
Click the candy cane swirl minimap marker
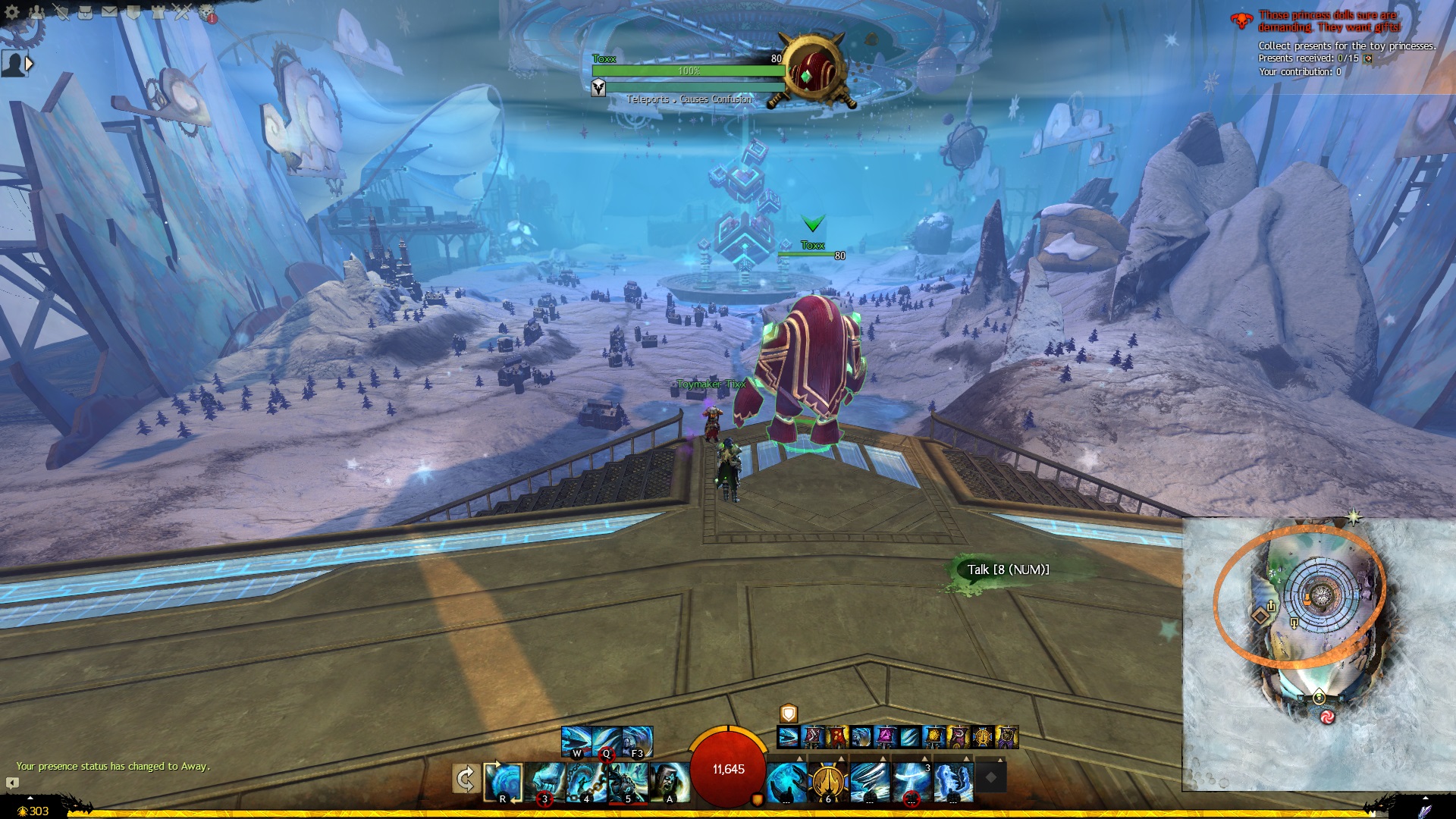tap(1327, 717)
